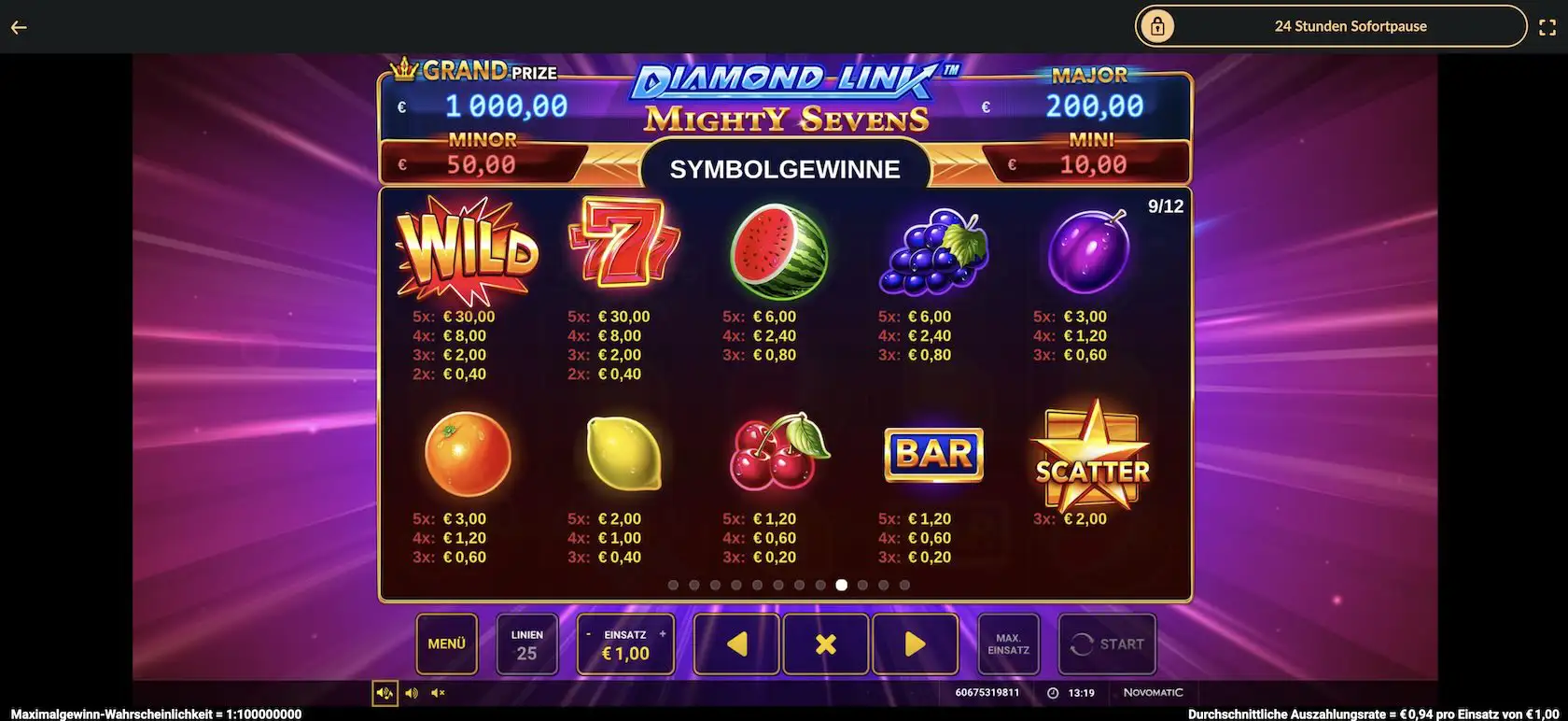Toggle the sound-with-music speaker icon
Image resolution: width=1568 pixels, height=721 pixels.
click(x=384, y=692)
